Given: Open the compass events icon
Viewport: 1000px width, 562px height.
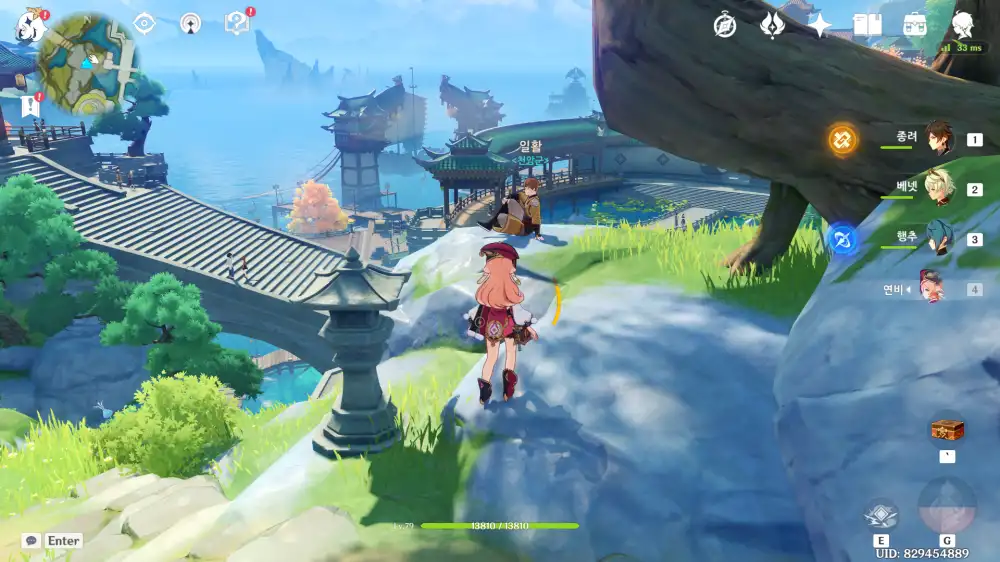Looking at the screenshot, I should click(725, 26).
